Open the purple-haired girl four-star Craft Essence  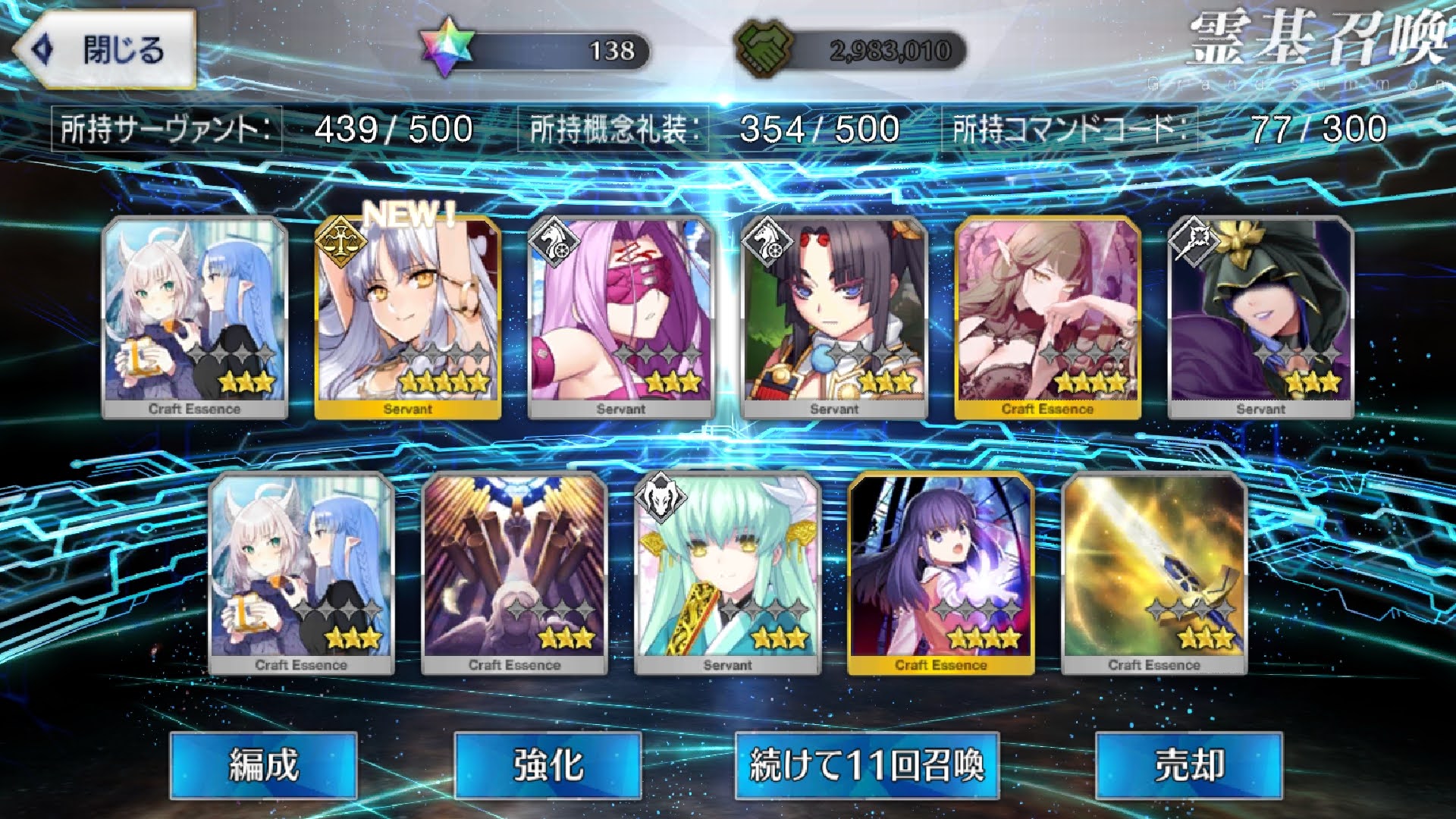[940, 573]
